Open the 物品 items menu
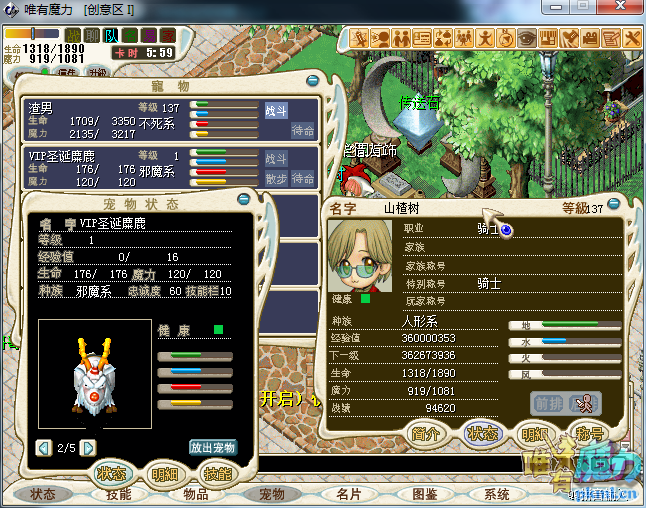 click(196, 494)
